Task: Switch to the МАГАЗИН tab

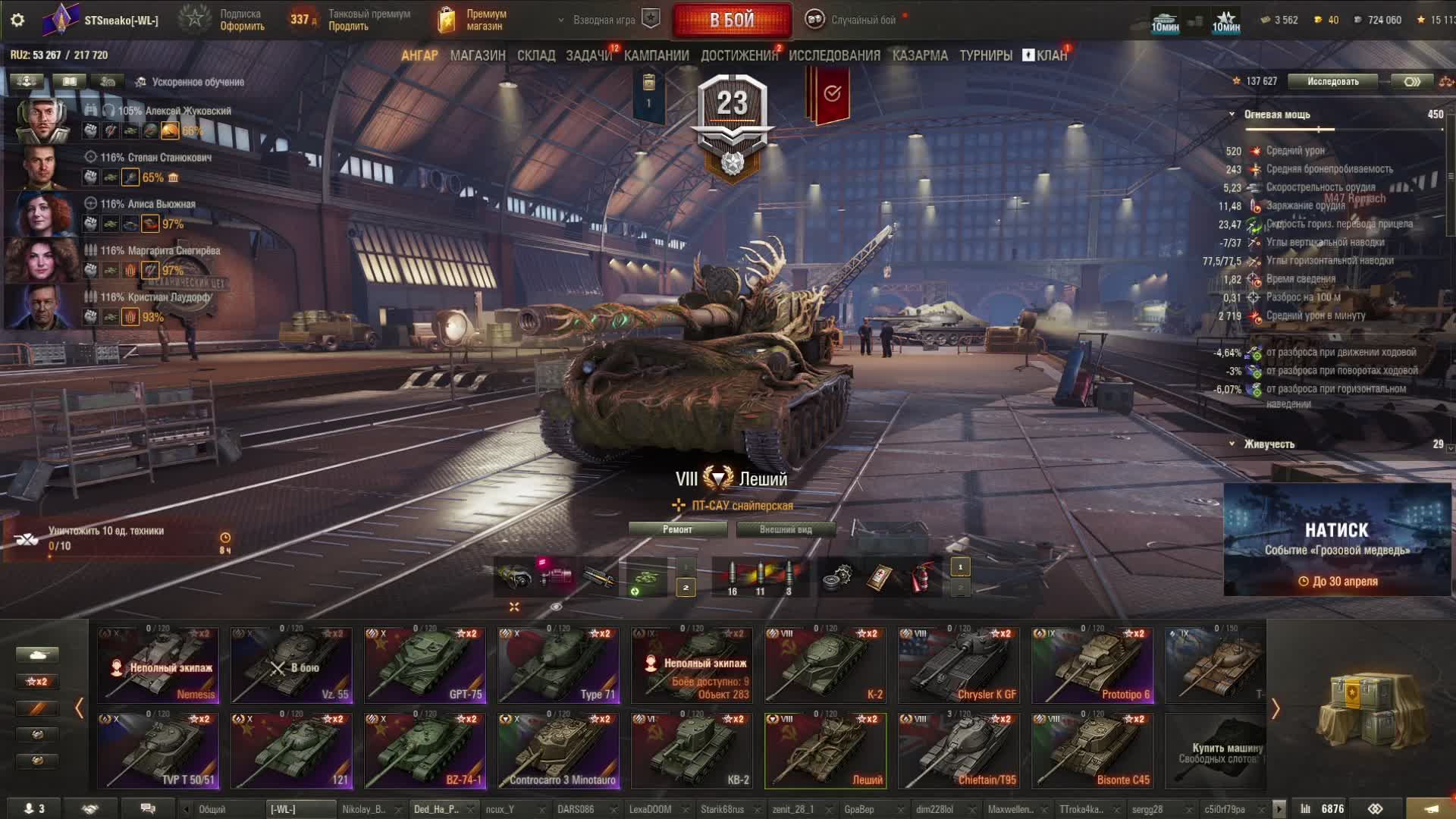Action: (477, 55)
